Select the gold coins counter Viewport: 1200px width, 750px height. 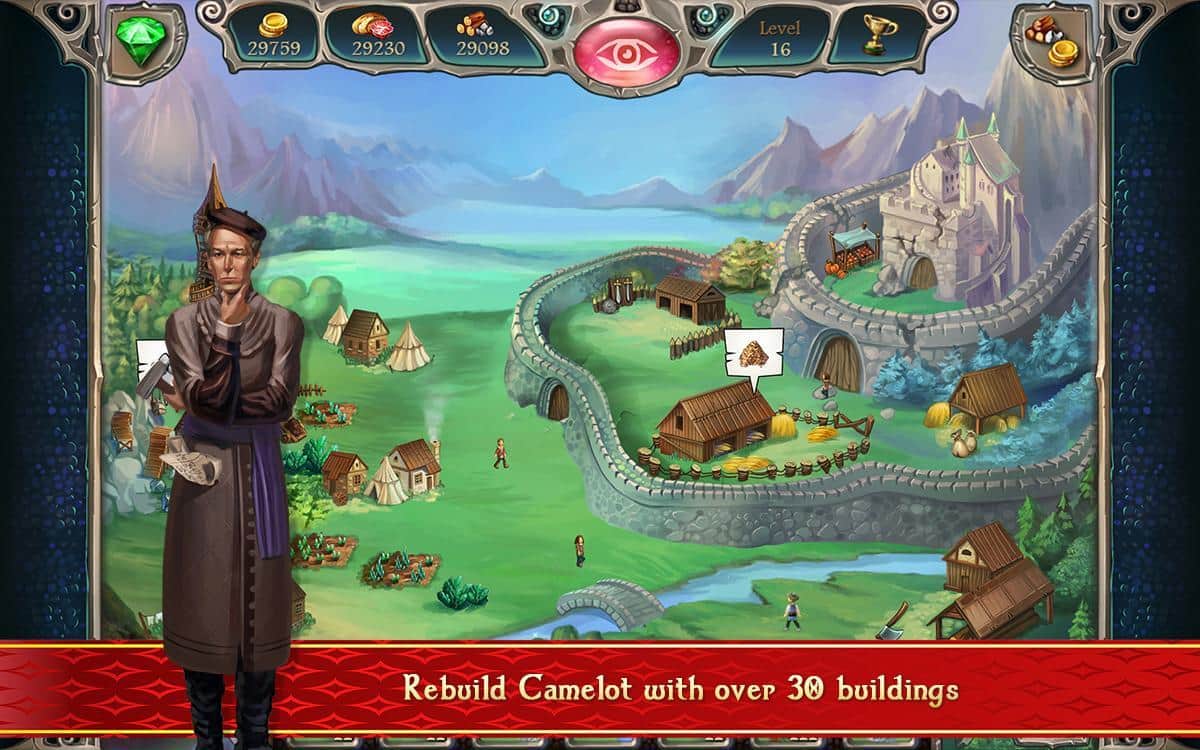click(x=272, y=35)
